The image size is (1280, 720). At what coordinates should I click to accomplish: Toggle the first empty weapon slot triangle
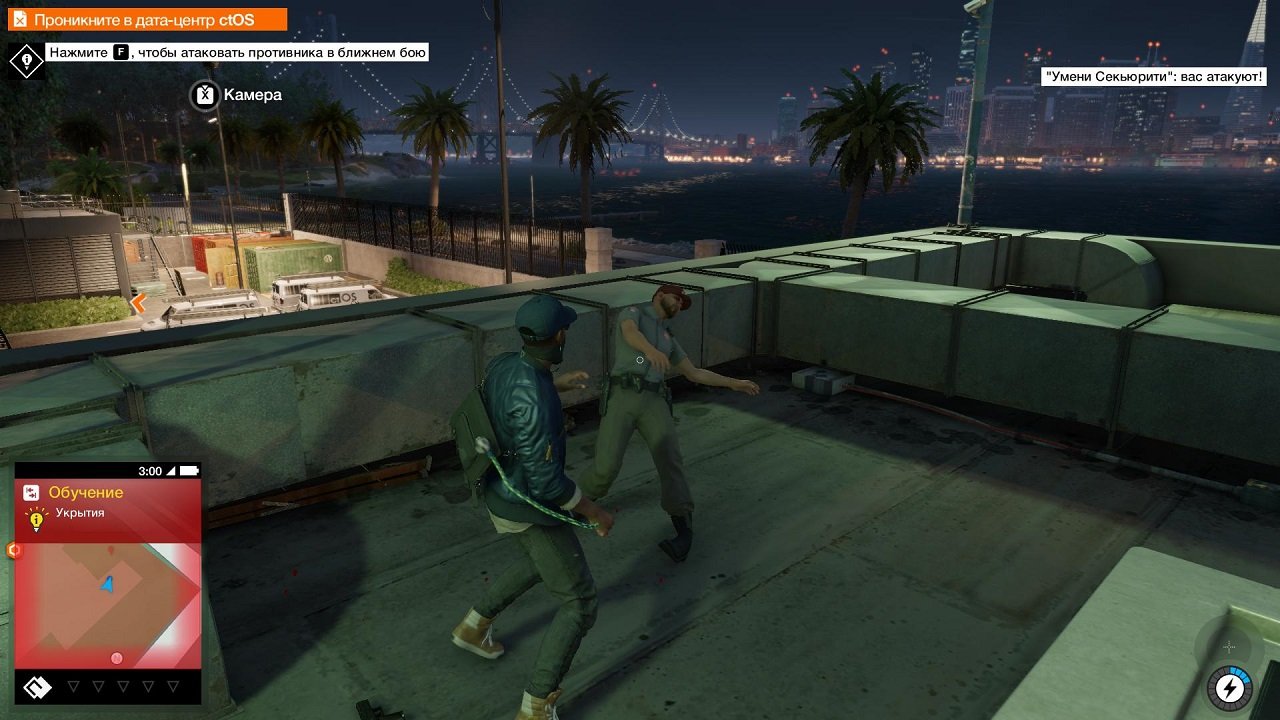pyautogui.click(x=75, y=687)
